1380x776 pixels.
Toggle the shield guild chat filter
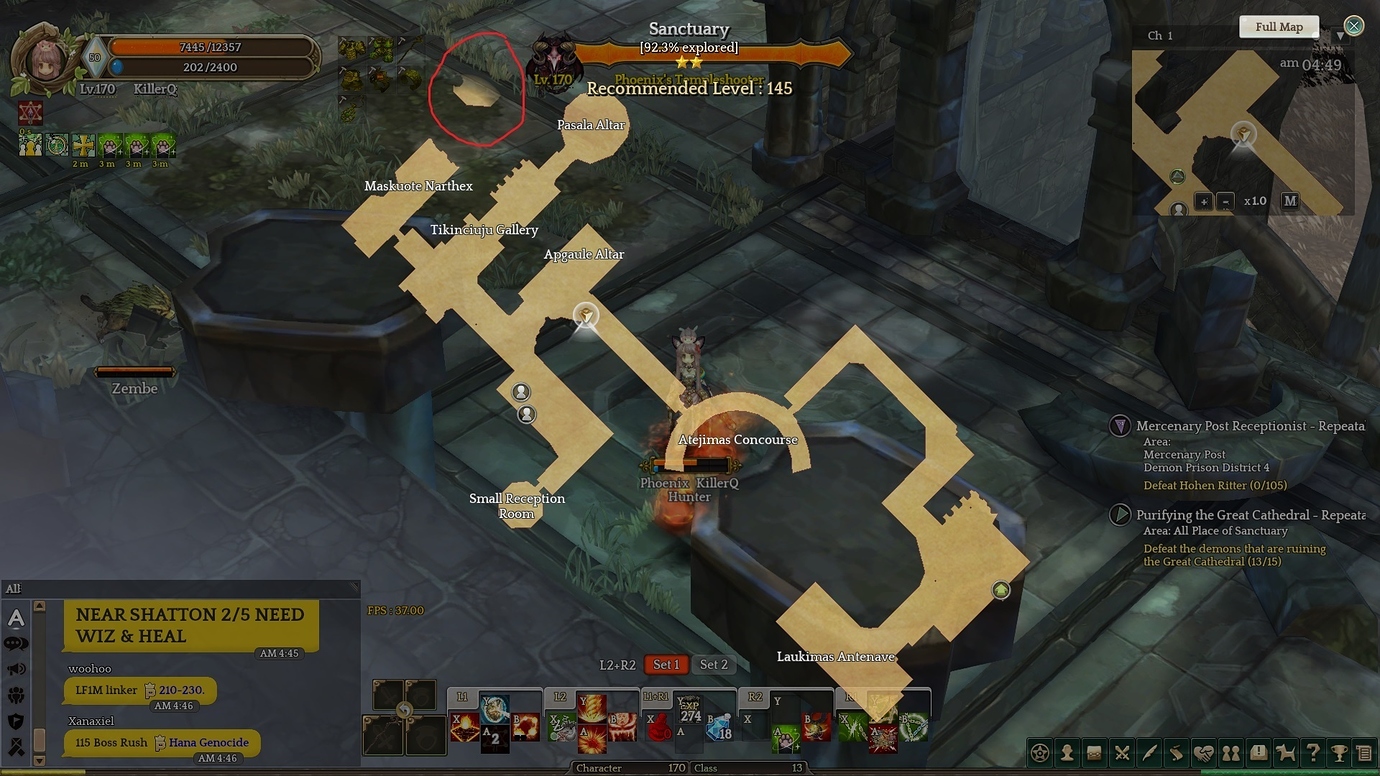[x=15, y=719]
